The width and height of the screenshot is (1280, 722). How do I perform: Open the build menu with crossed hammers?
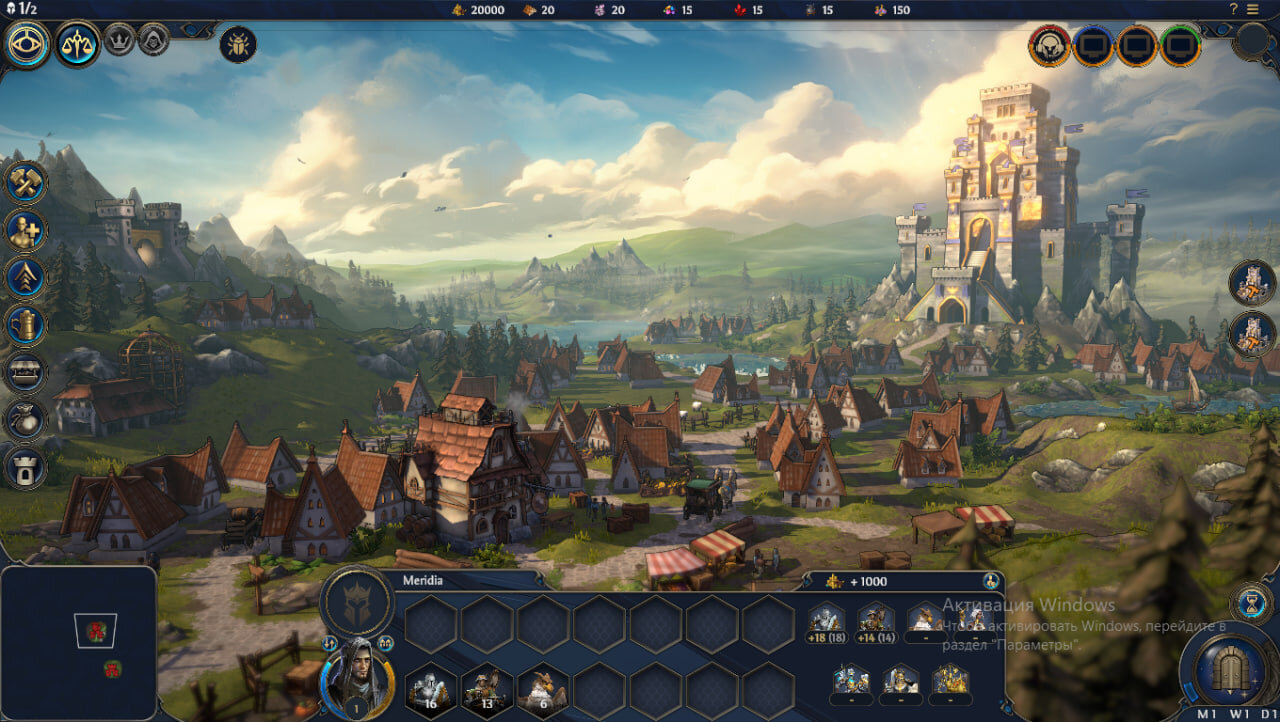[x=26, y=183]
